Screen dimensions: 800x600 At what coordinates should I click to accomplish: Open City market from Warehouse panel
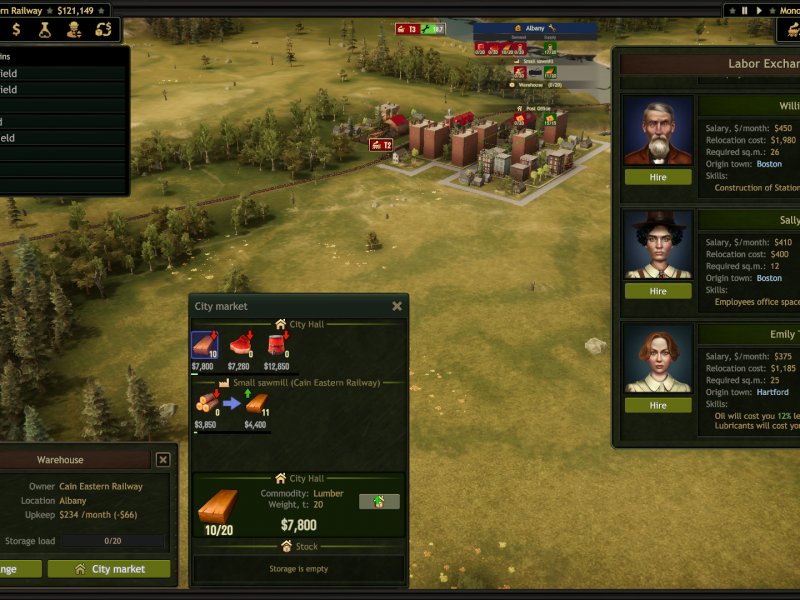(x=109, y=569)
